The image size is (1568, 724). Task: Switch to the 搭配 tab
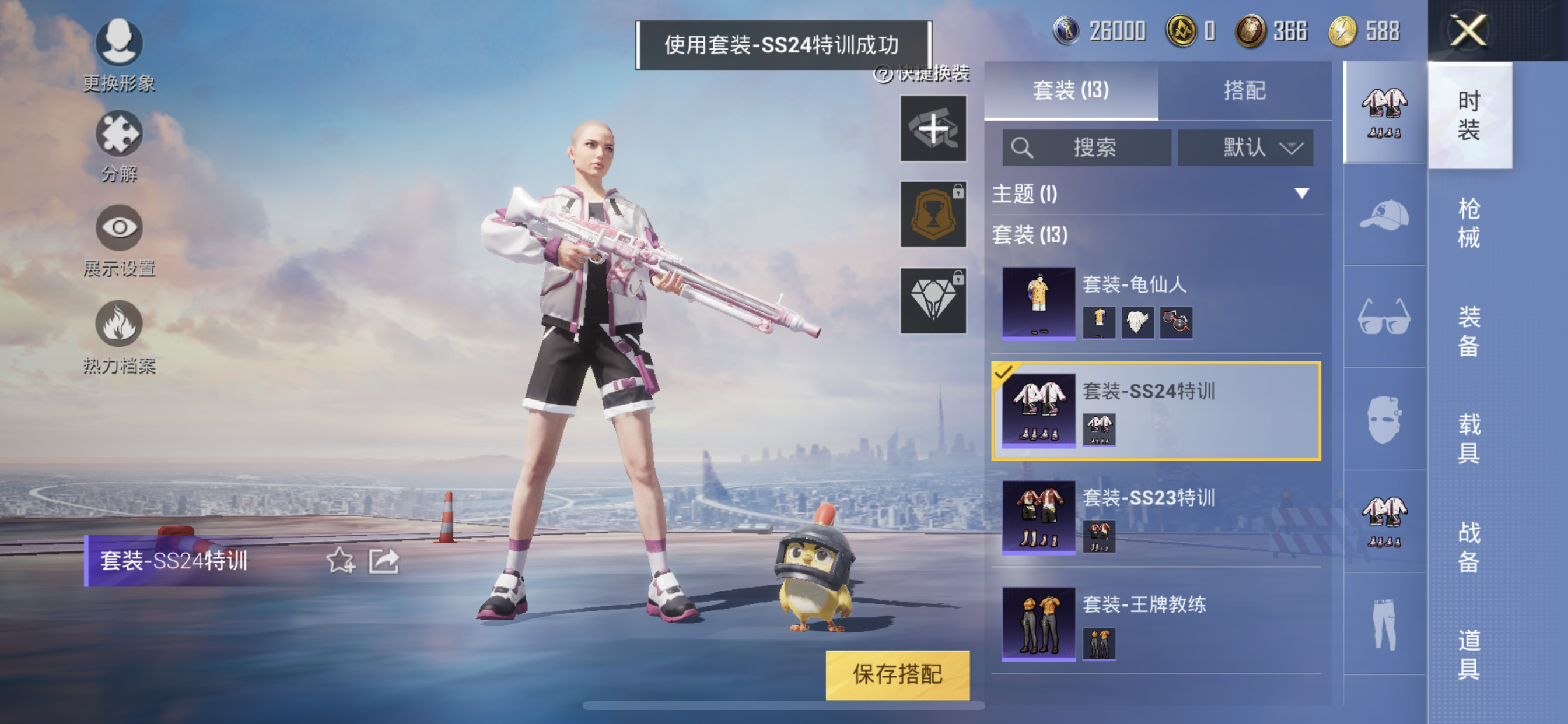coord(1245,90)
